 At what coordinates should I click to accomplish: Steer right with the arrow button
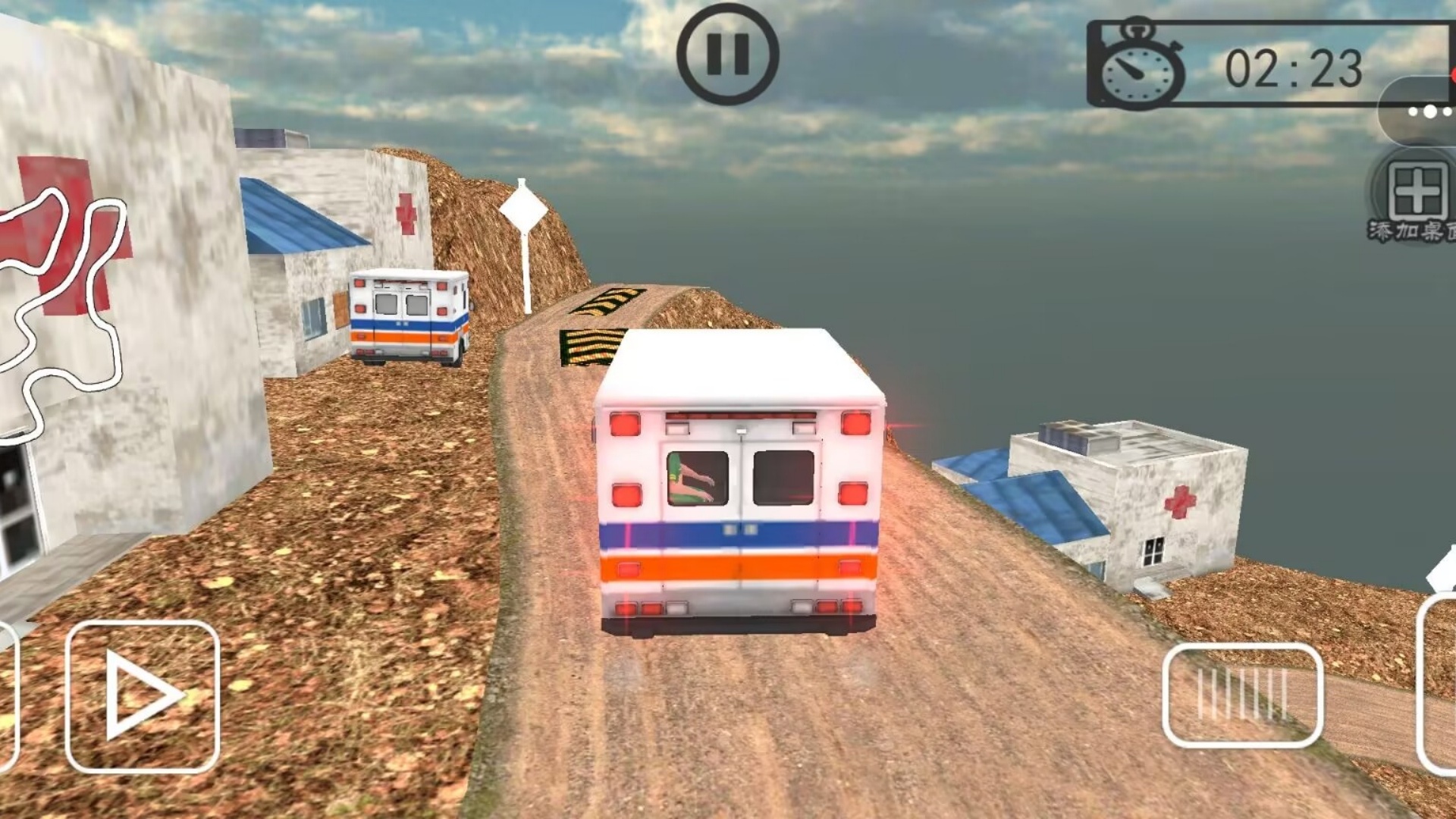point(143,696)
